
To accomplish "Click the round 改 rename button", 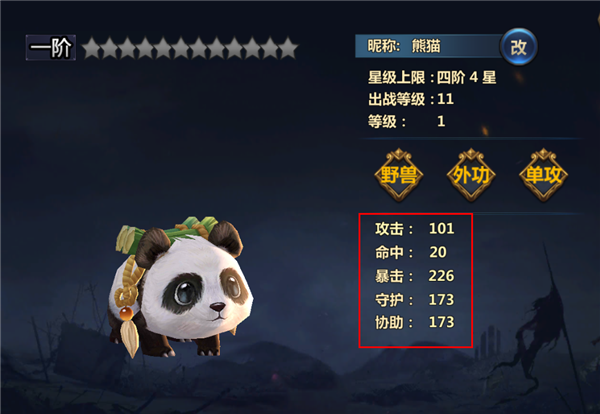I will point(517,46).
